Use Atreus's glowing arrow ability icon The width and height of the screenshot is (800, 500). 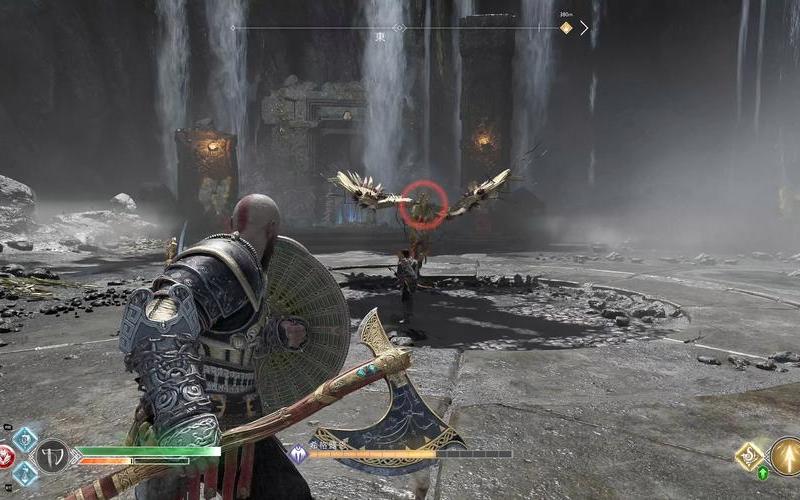785,456
